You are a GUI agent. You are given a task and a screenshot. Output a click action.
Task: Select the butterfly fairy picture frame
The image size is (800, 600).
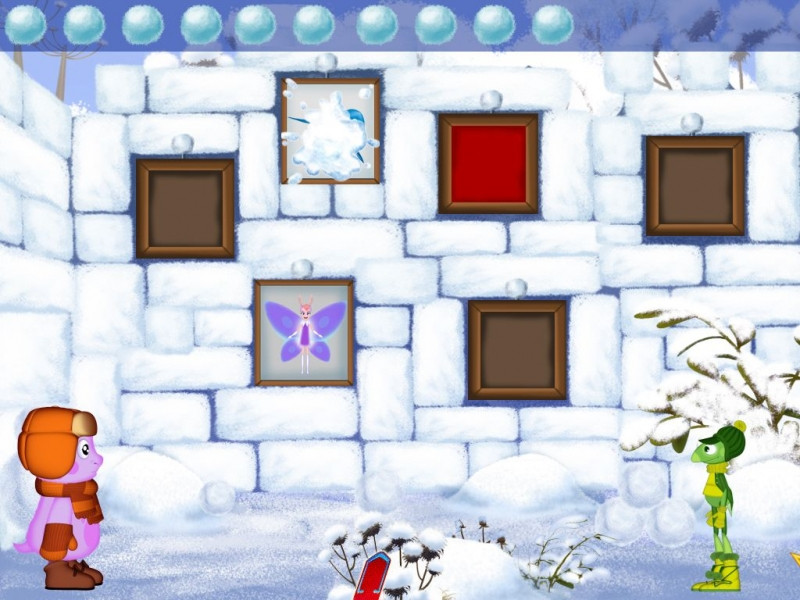point(304,333)
